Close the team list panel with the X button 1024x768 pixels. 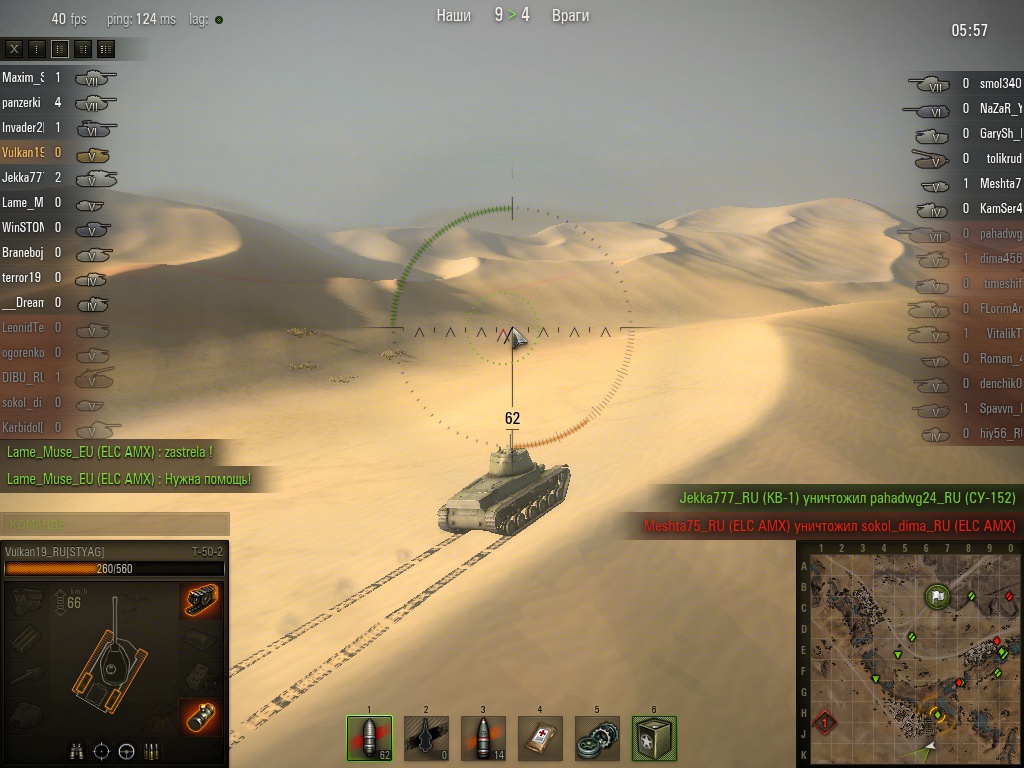point(15,48)
